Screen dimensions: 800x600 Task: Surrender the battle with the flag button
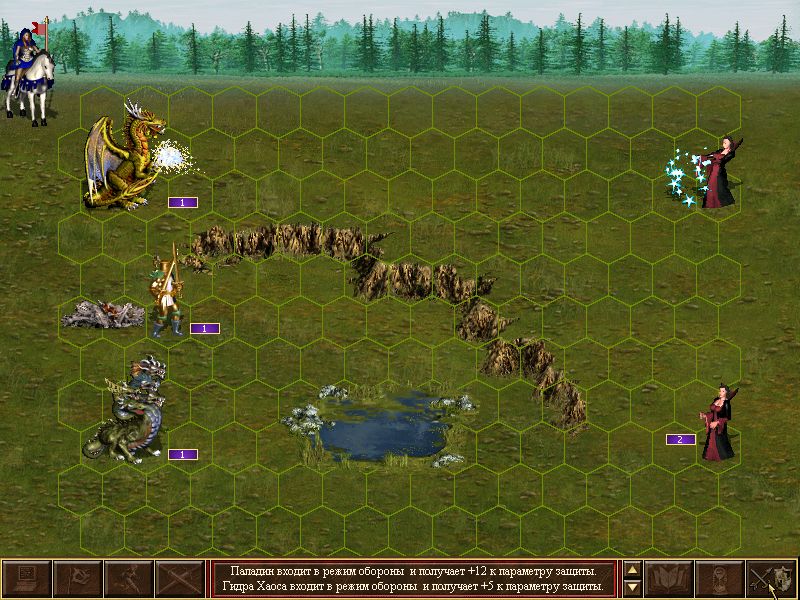click(77, 579)
